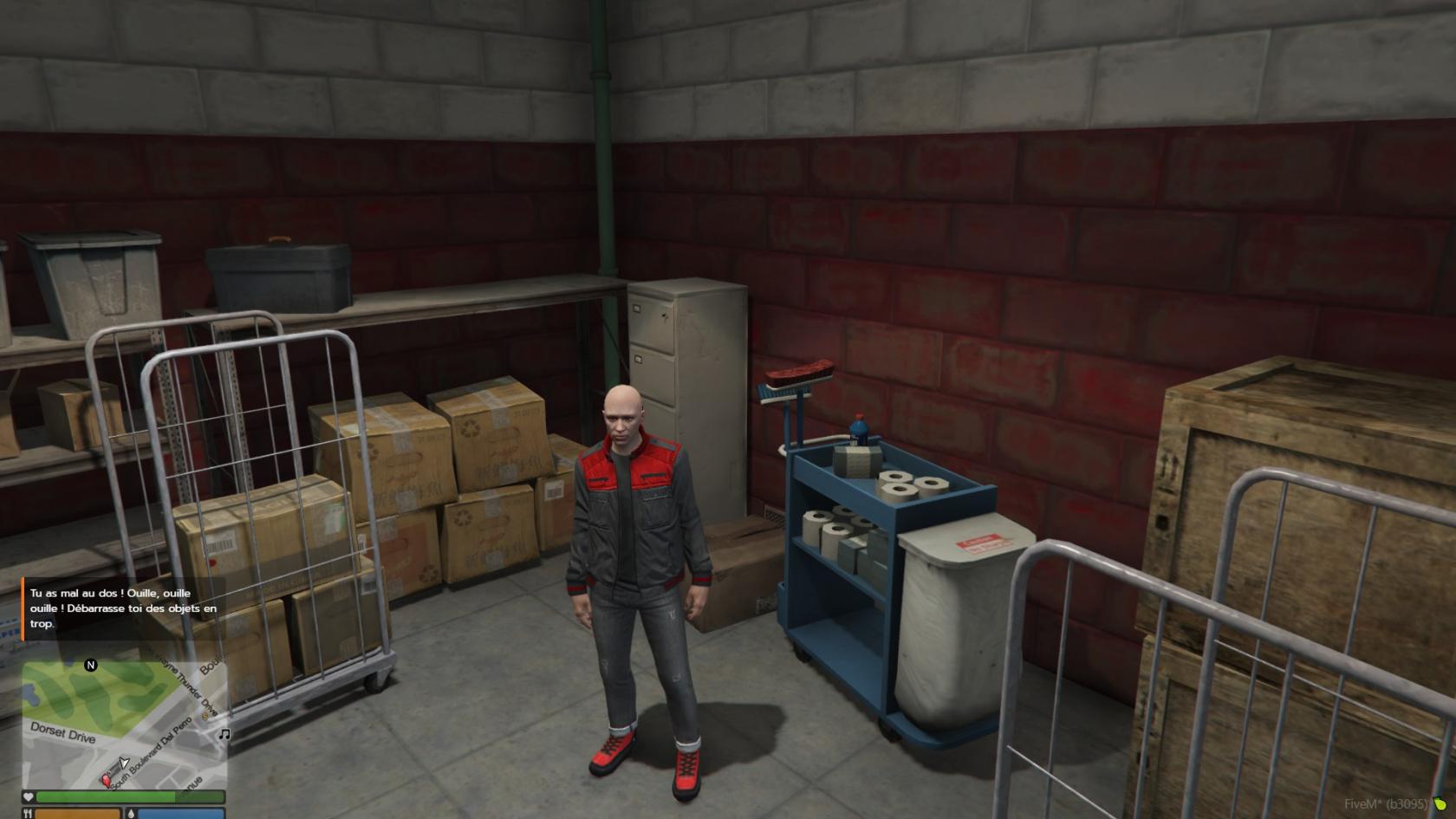Viewport: 1456px width, 819px height.
Task: Select the music note blip on minimap
Action: click(224, 734)
